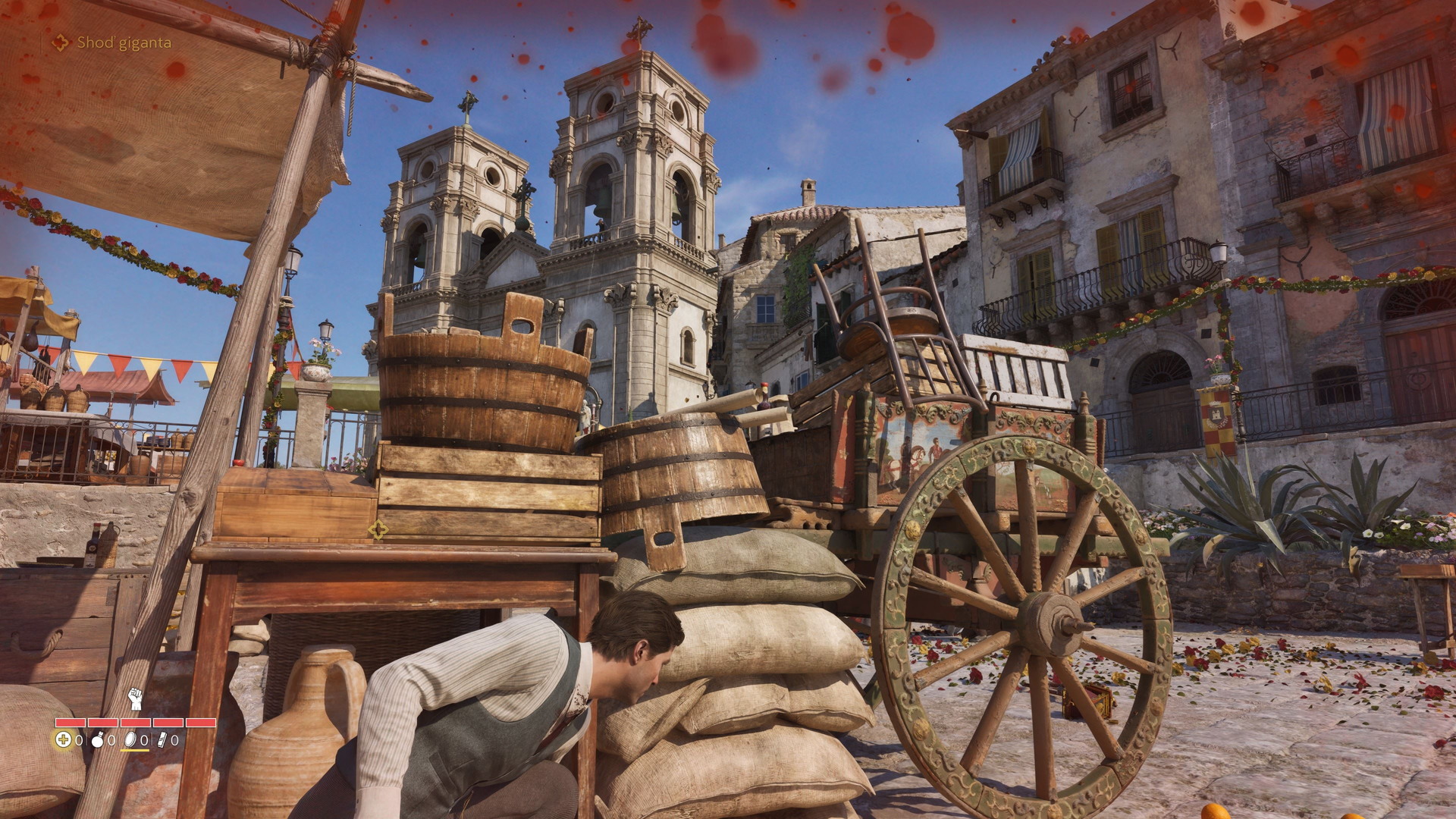
Task: Select the fist melee combat icon
Action: tap(135, 699)
